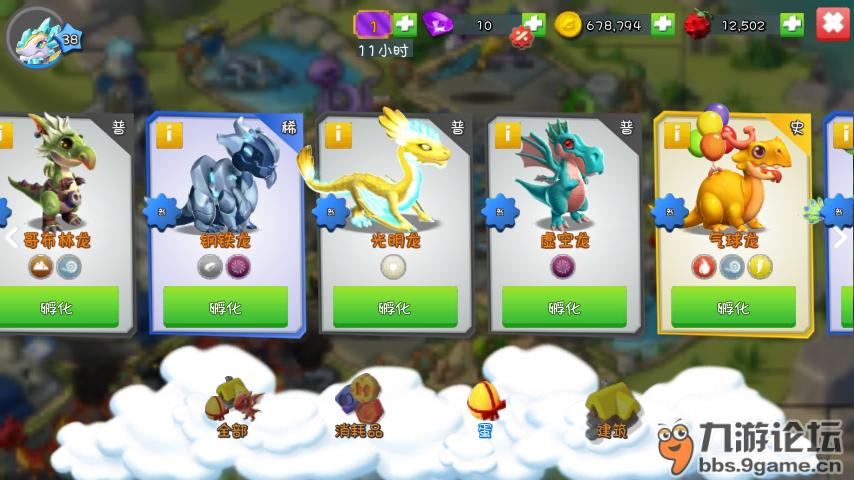Show previous dragons with the left arrow
Viewport: 854px width, 480px height.
(12, 239)
